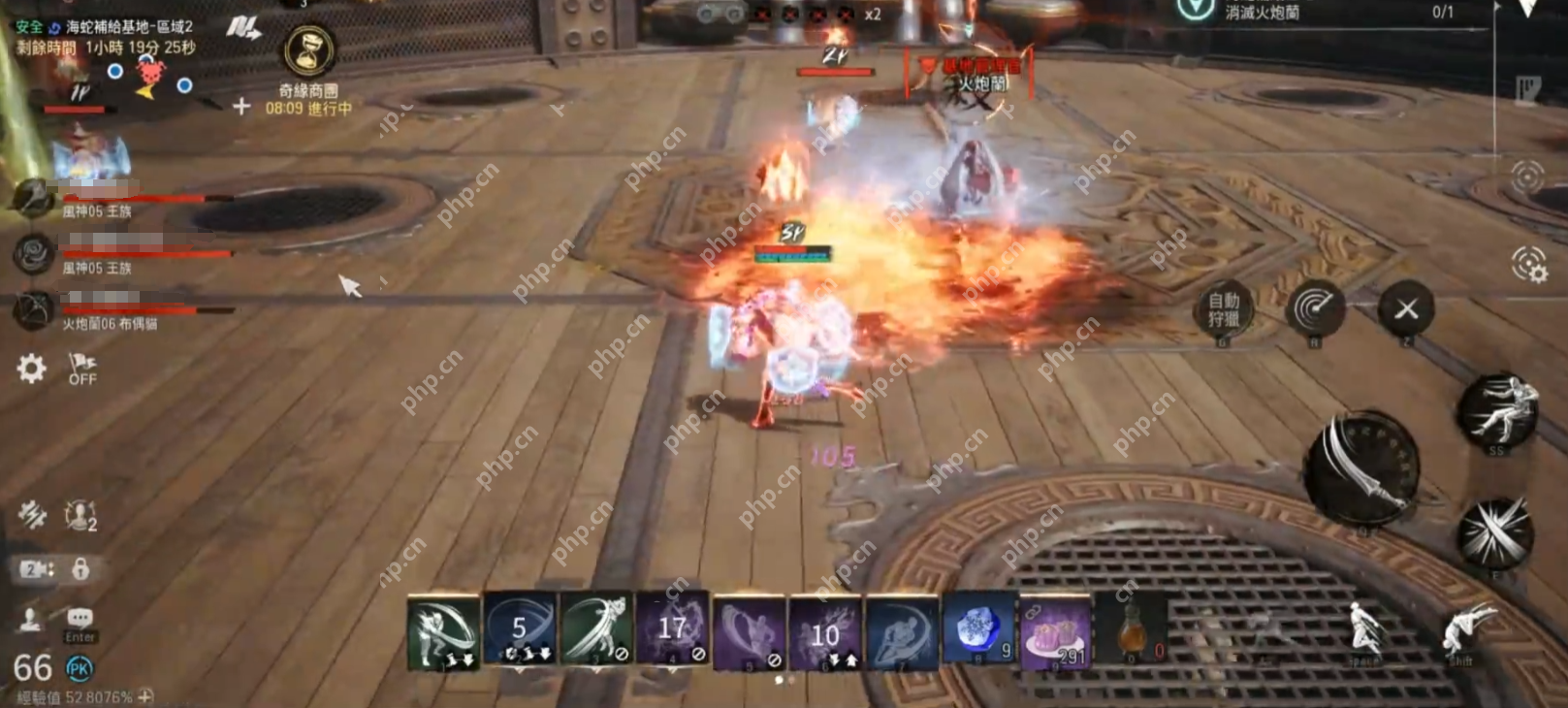Activate the skill with cooldown 17
The width and height of the screenshot is (1568, 708).
coord(672,631)
